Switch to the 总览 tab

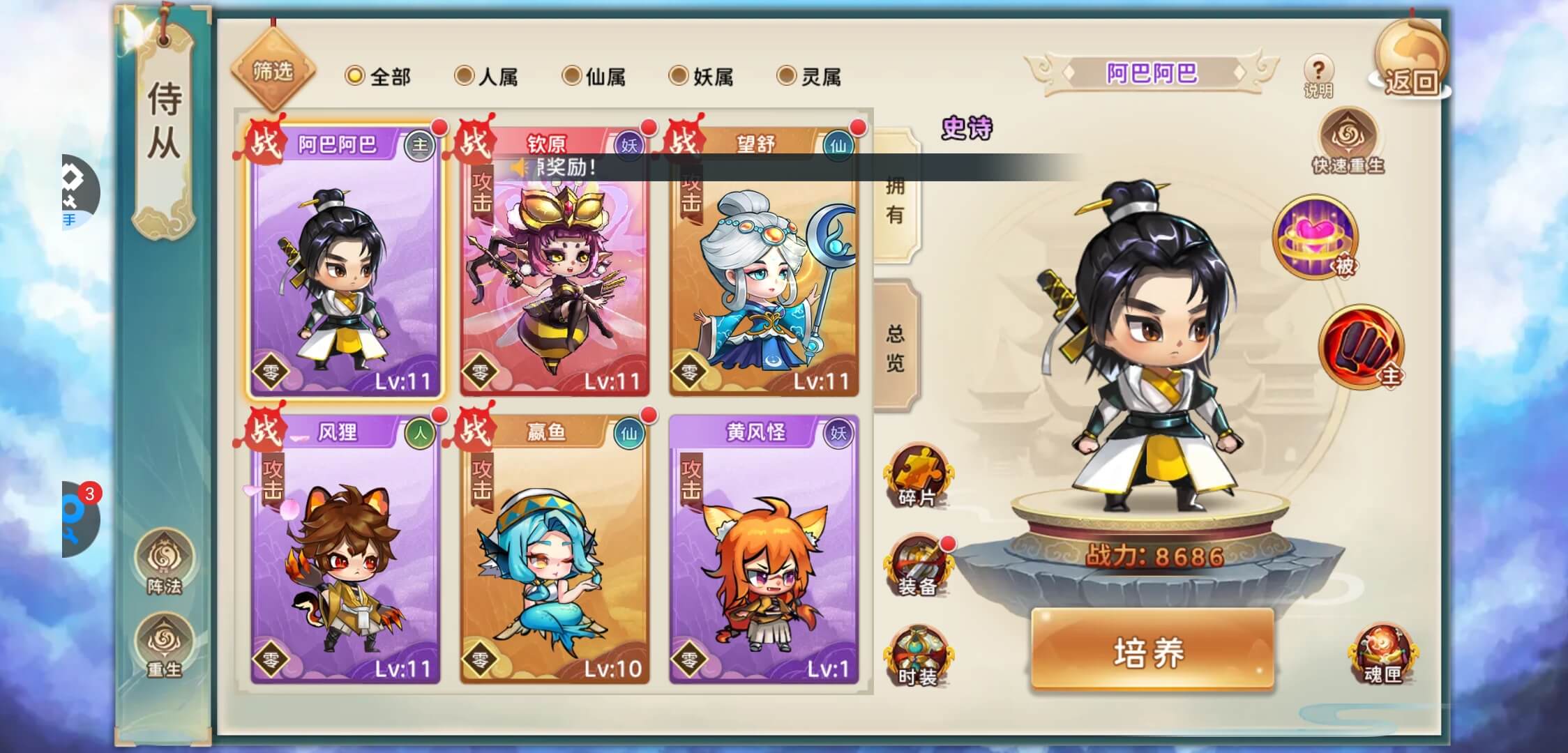click(896, 347)
